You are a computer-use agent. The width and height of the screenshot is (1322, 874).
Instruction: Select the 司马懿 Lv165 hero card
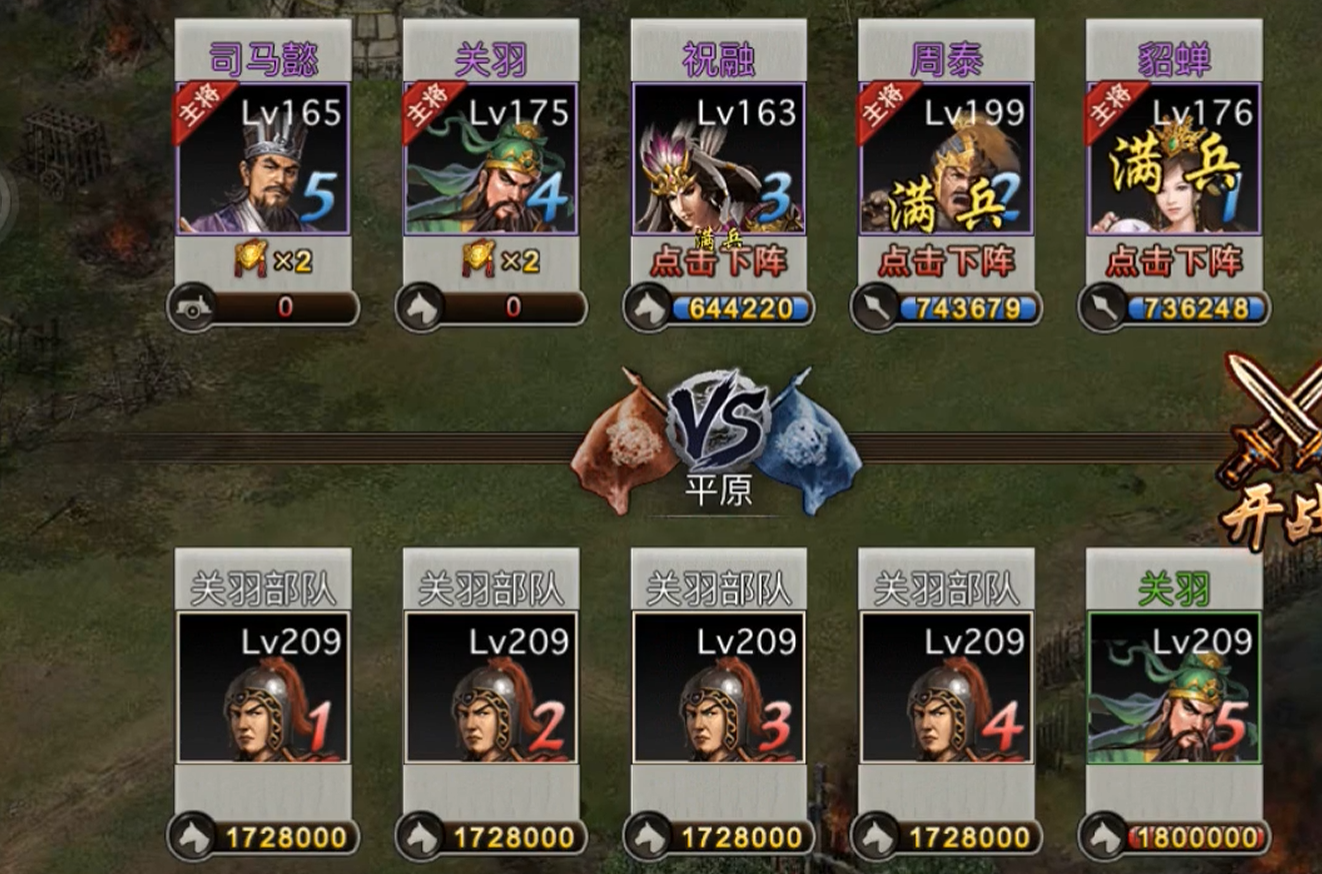click(263, 160)
